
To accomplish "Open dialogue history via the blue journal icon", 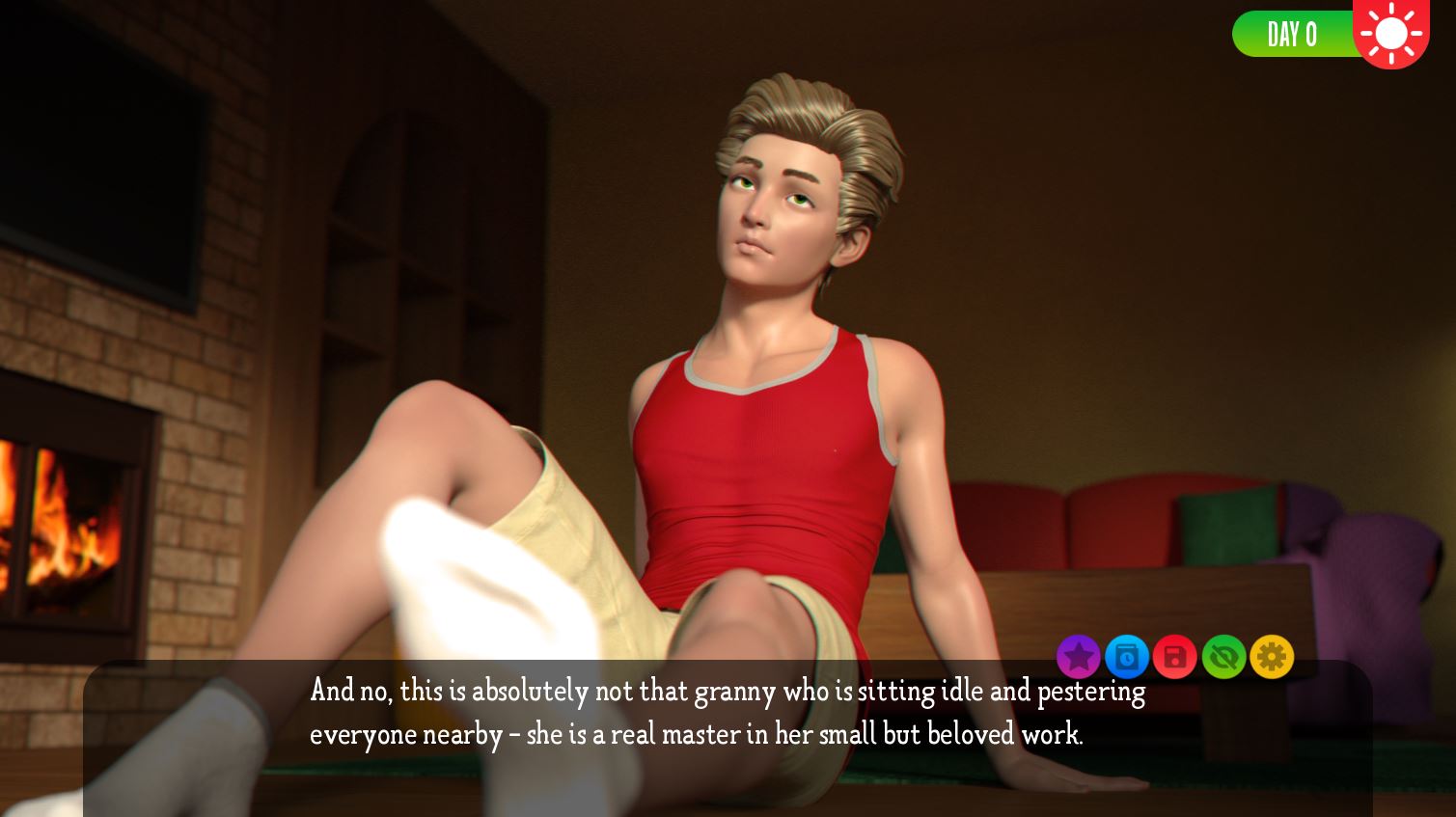I will 1127,657.
